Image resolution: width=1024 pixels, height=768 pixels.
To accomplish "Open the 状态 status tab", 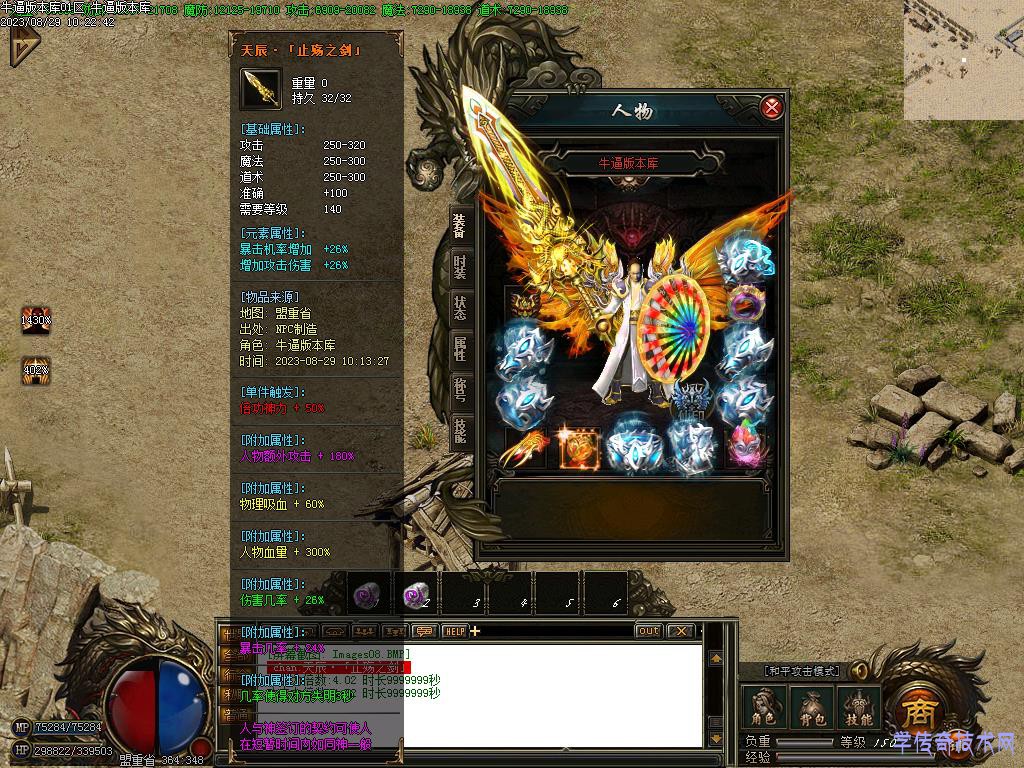I will tap(459, 307).
